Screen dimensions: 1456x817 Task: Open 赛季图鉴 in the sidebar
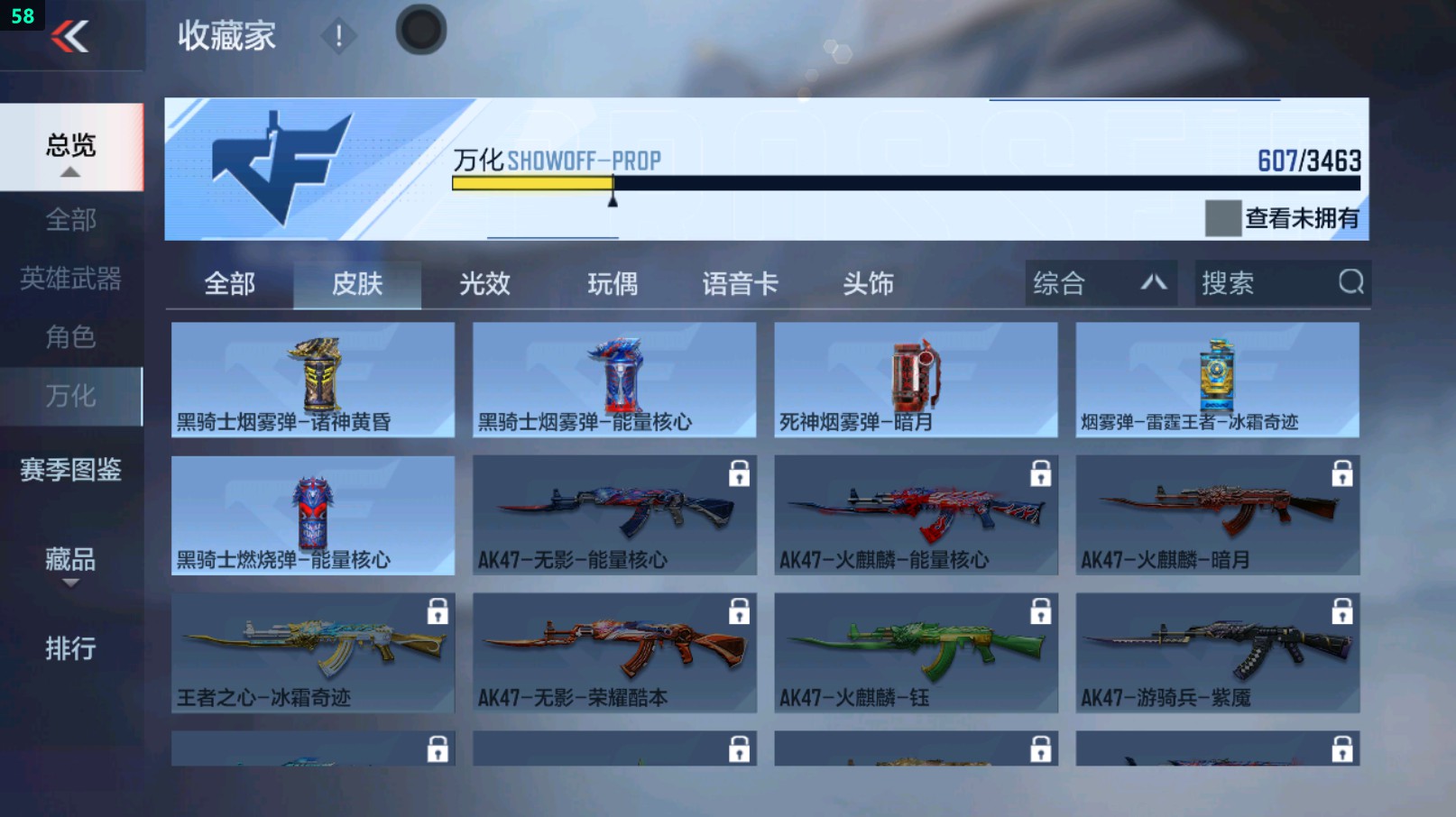69,471
